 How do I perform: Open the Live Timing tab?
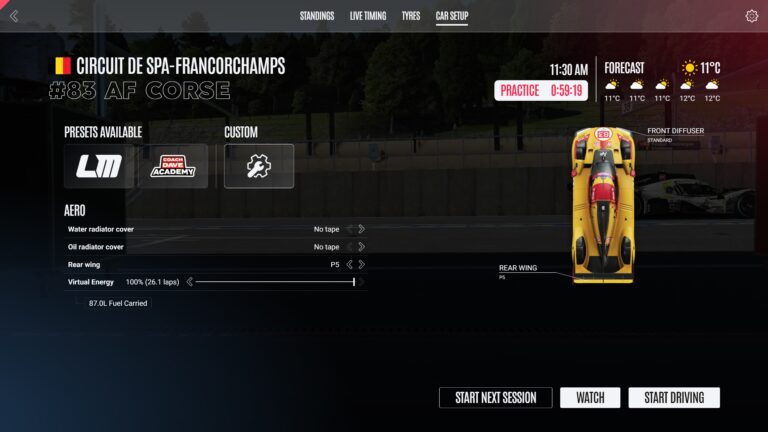pyautogui.click(x=368, y=16)
